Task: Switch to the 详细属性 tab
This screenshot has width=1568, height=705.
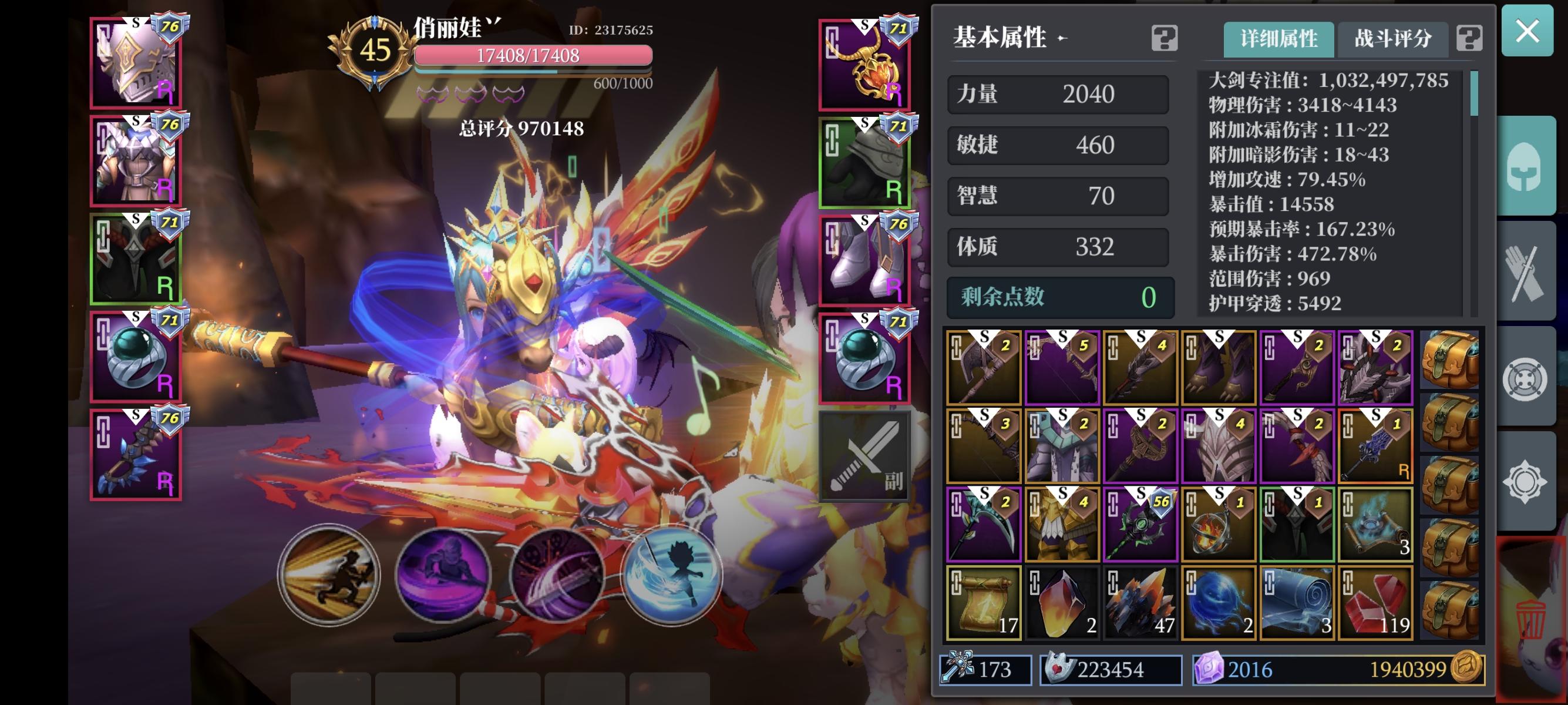Action: pos(1278,38)
